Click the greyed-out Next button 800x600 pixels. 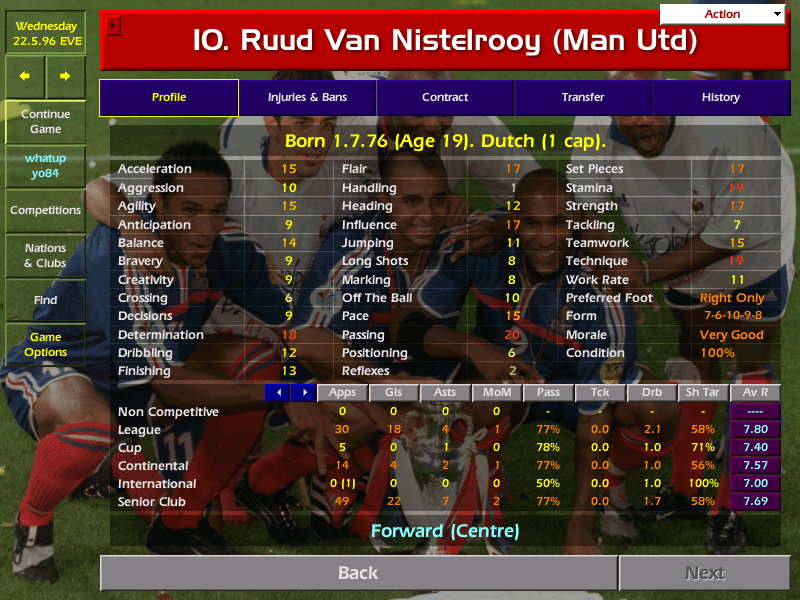(x=704, y=573)
